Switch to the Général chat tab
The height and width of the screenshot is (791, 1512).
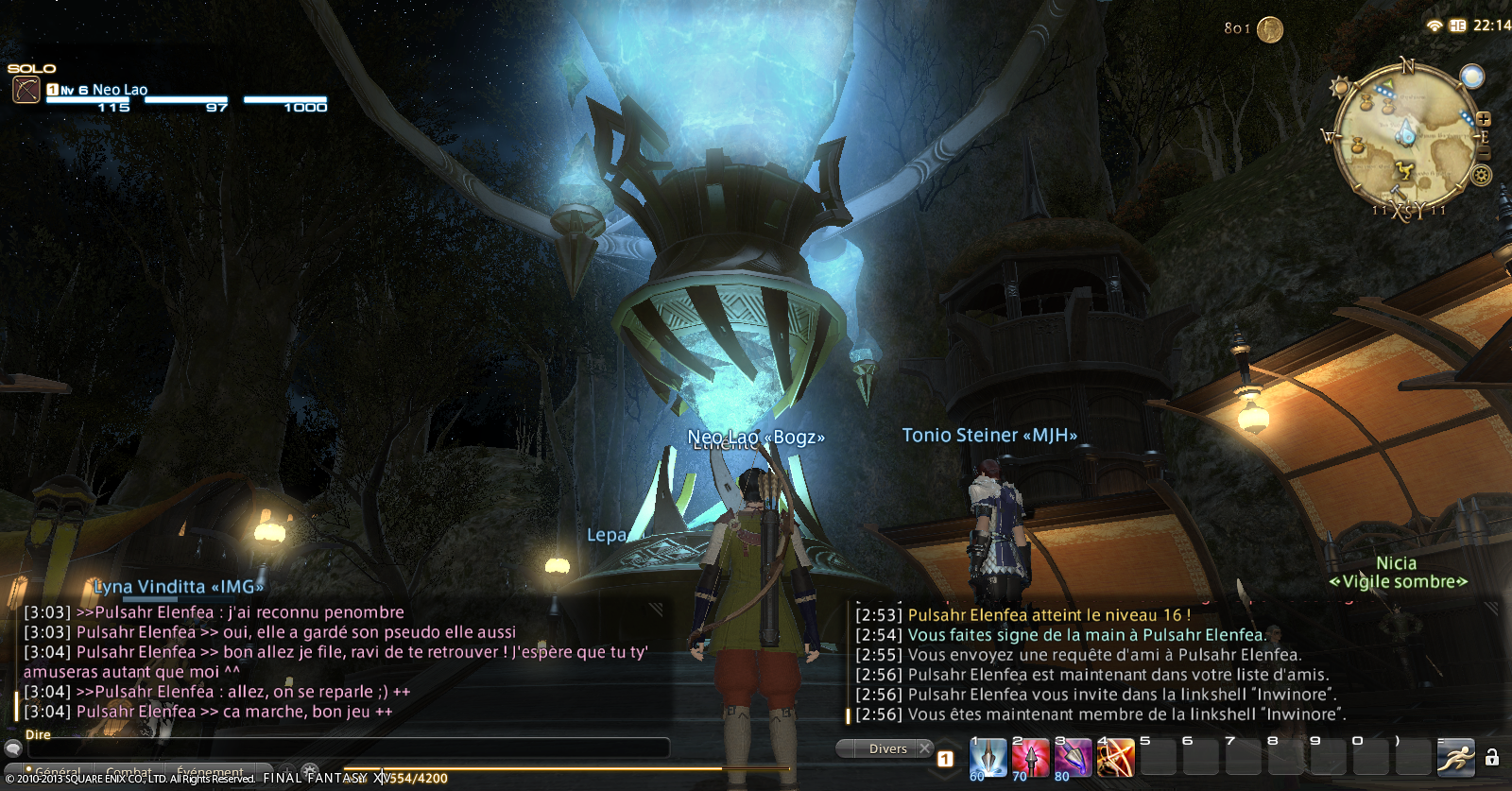click(x=57, y=772)
